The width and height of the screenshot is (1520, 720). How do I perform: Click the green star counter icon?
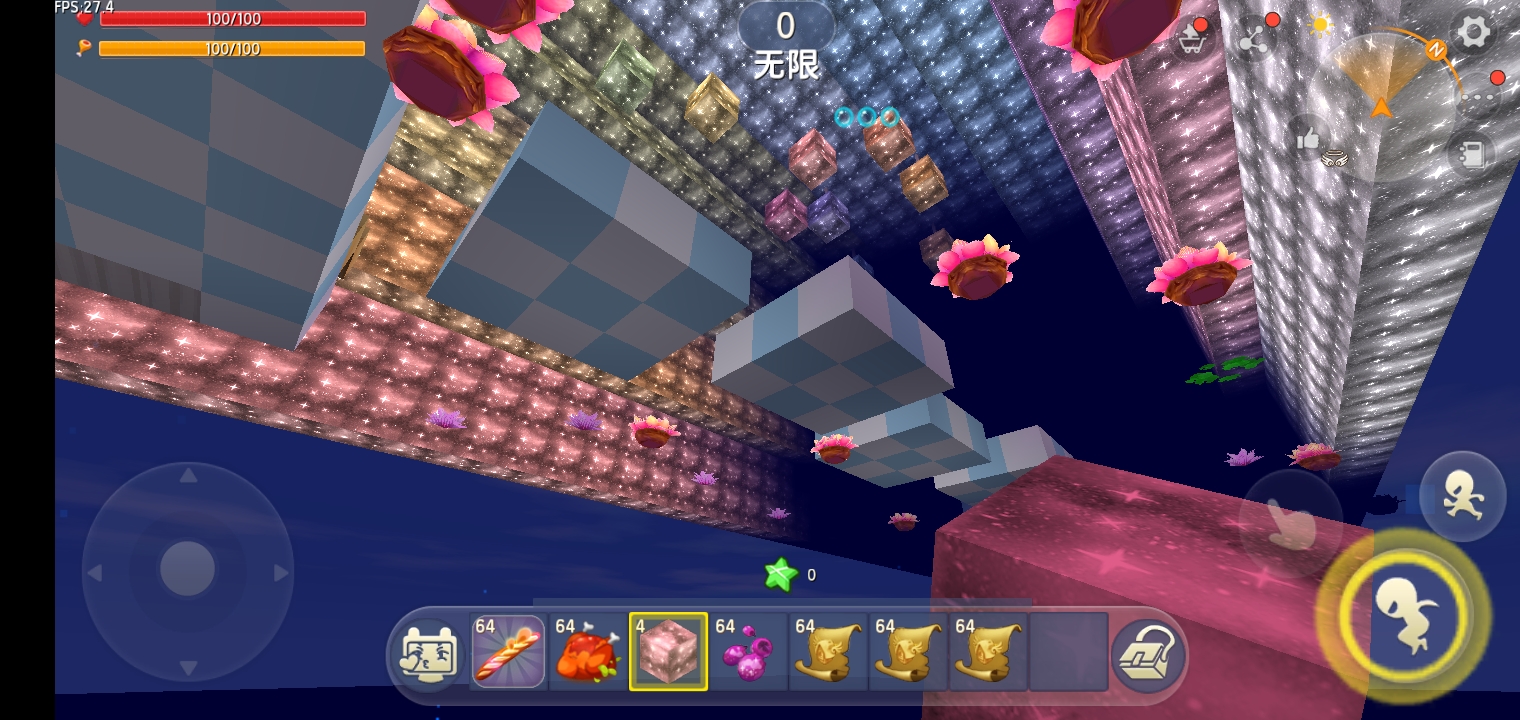[780, 575]
